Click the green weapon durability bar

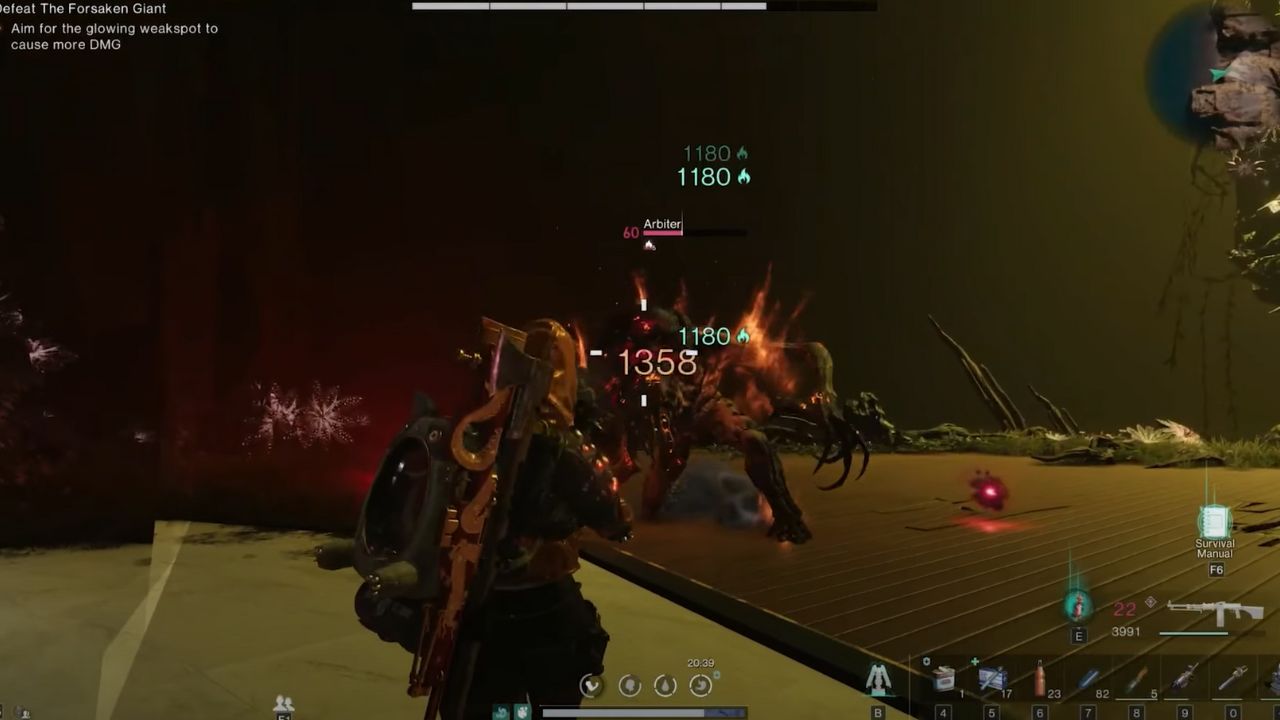point(1194,633)
